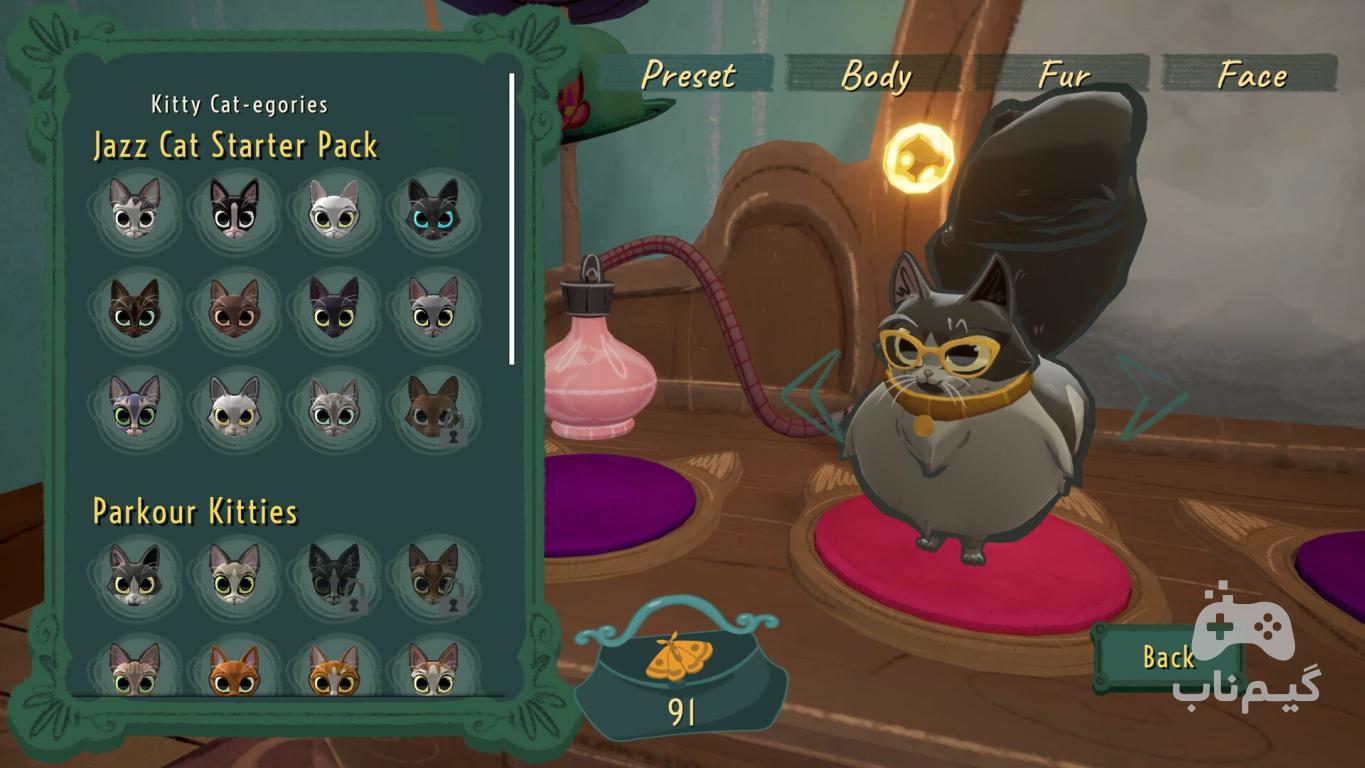Select the Fur tab

click(1062, 75)
